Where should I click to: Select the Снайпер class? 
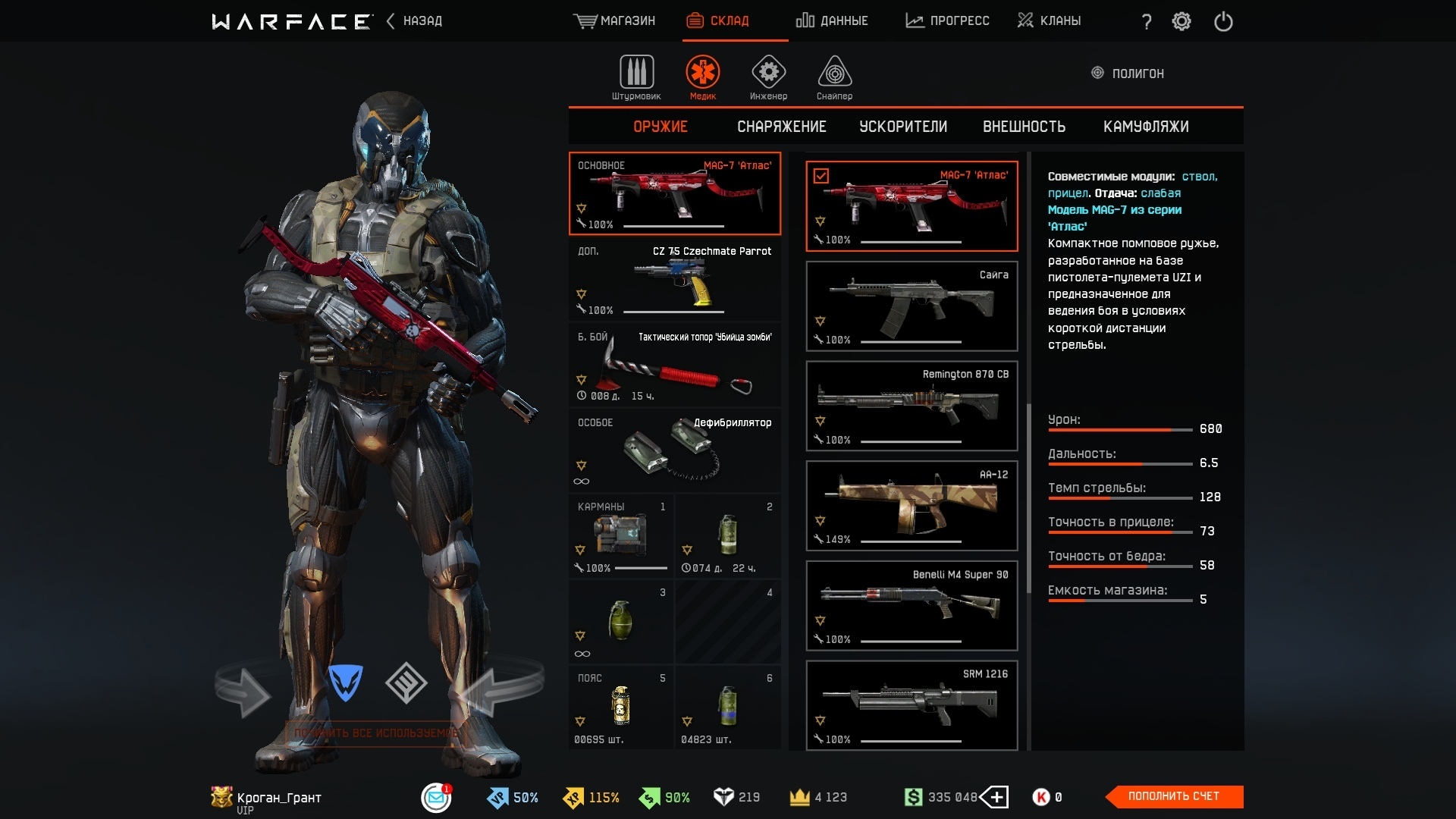point(834,77)
